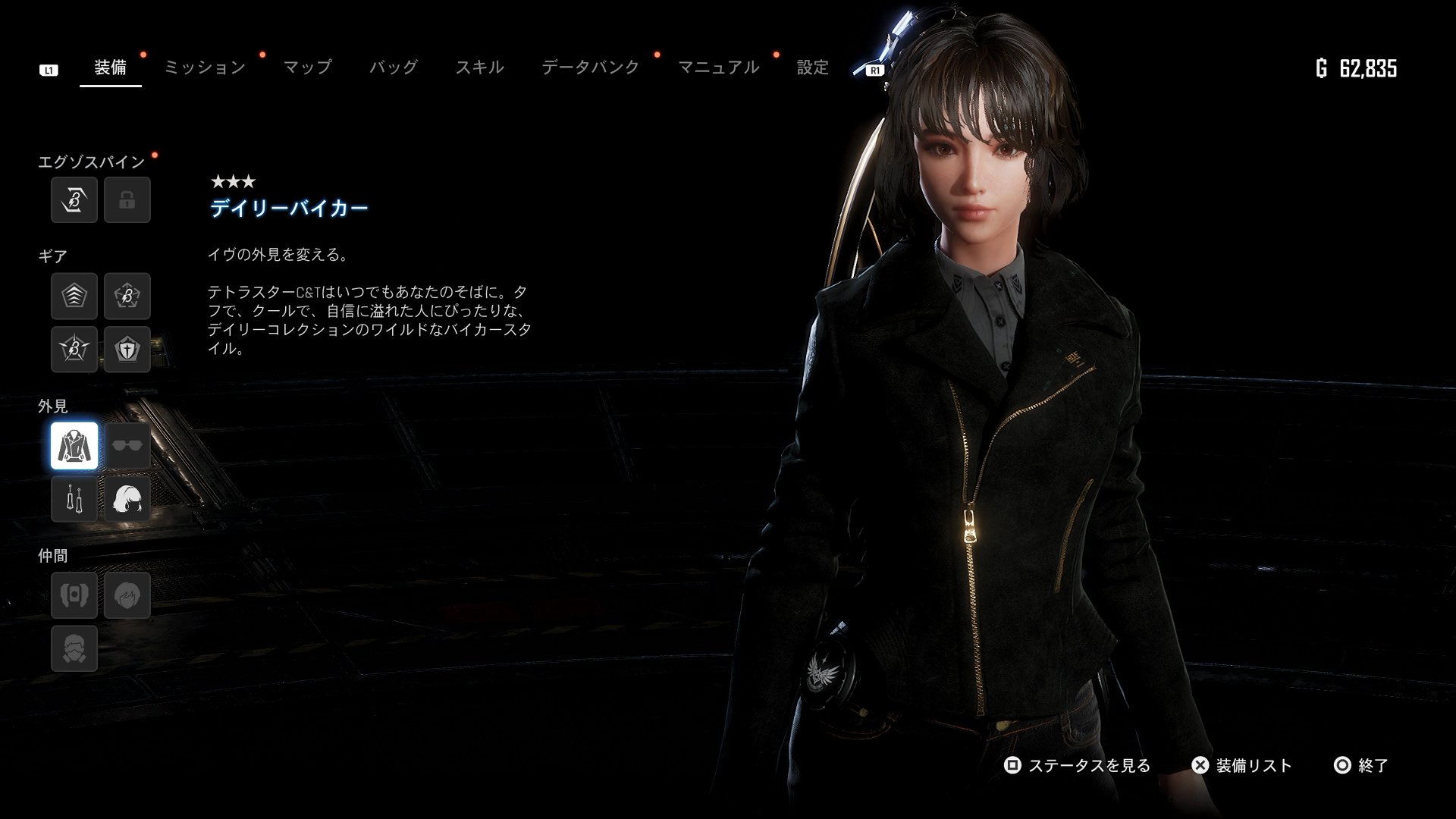Select the バッグ tab
This screenshot has height=819, width=1456.
(x=393, y=67)
